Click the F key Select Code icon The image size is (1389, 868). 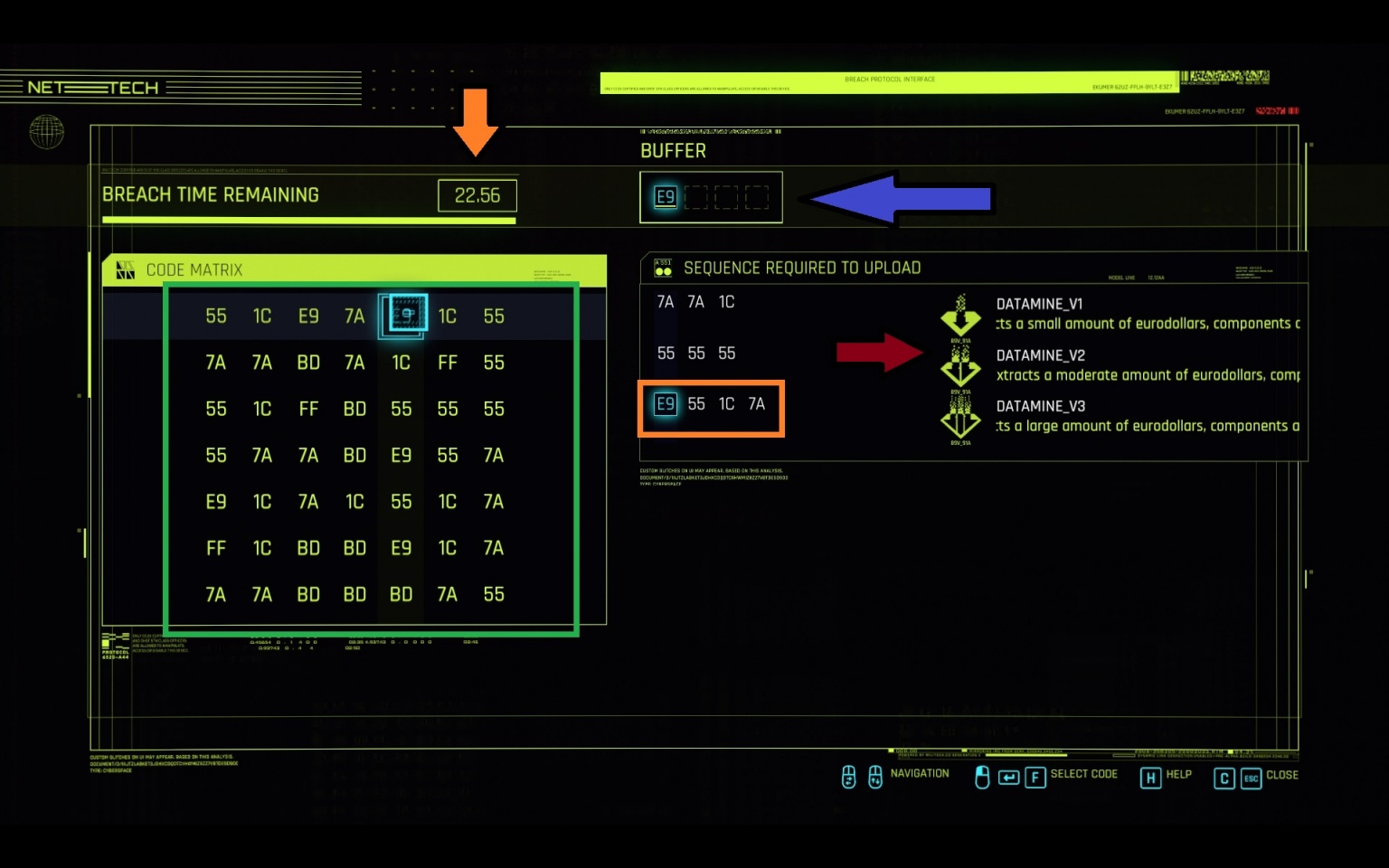(x=1035, y=777)
